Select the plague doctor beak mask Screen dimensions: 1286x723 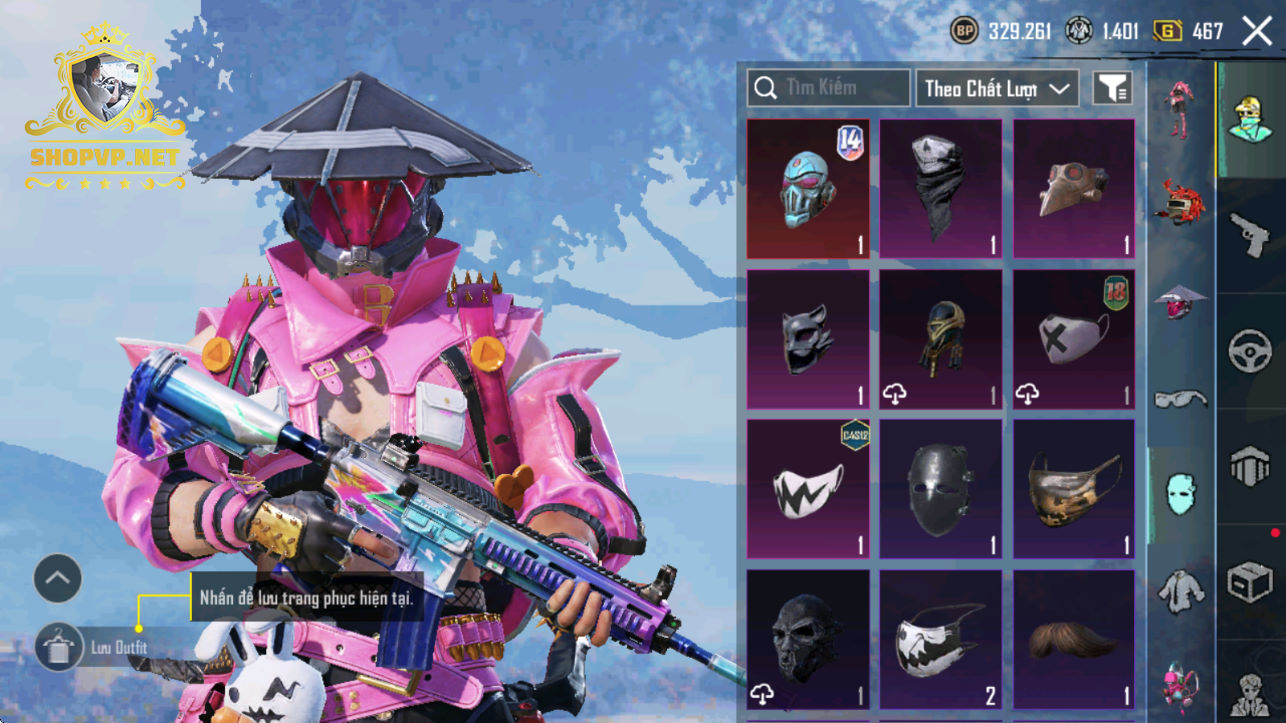(x=1074, y=189)
